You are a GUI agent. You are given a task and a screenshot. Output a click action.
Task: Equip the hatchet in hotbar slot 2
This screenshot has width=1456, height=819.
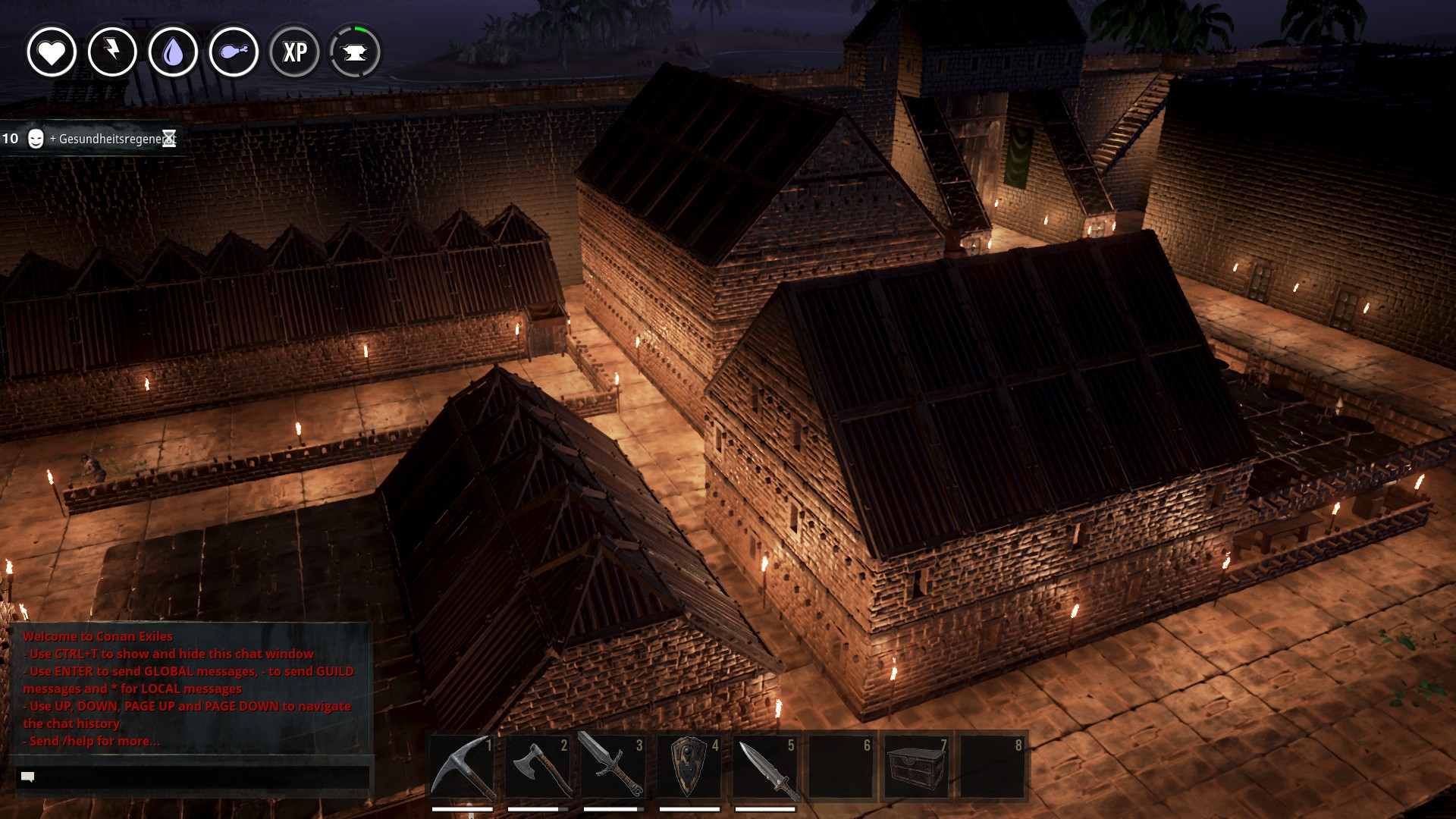538,767
